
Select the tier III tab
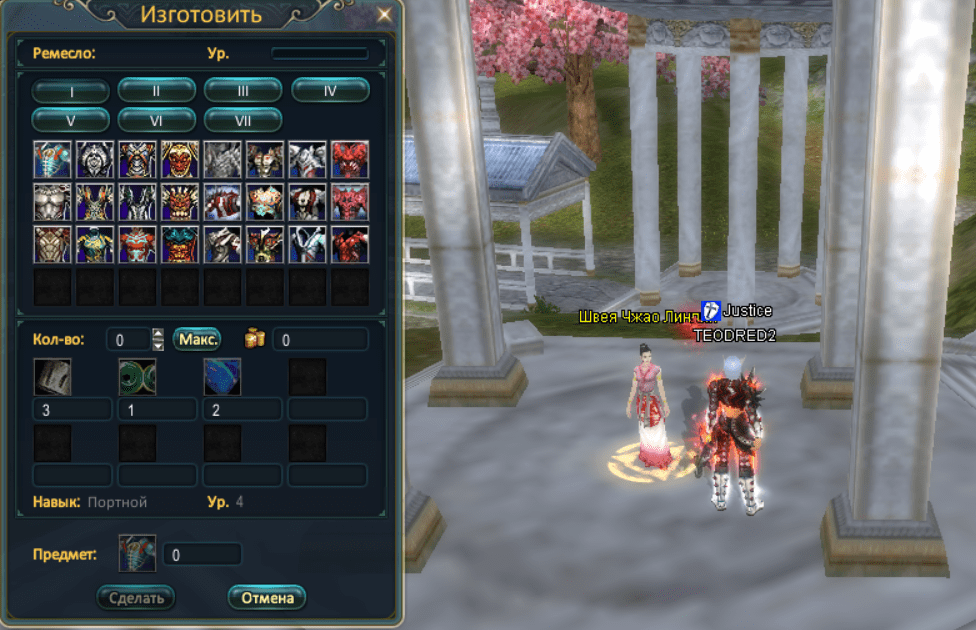point(243,90)
